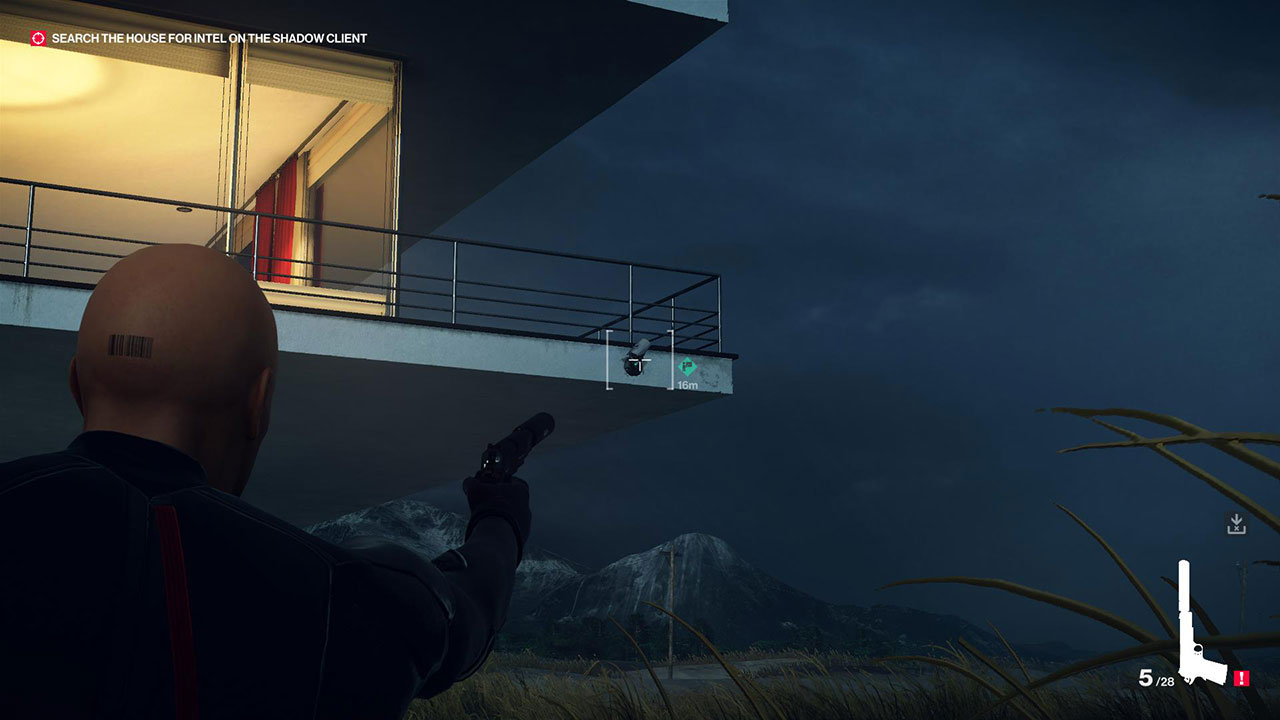Click the barcode on Agent 47's head
The width and height of the screenshot is (1280, 720).
coord(129,343)
